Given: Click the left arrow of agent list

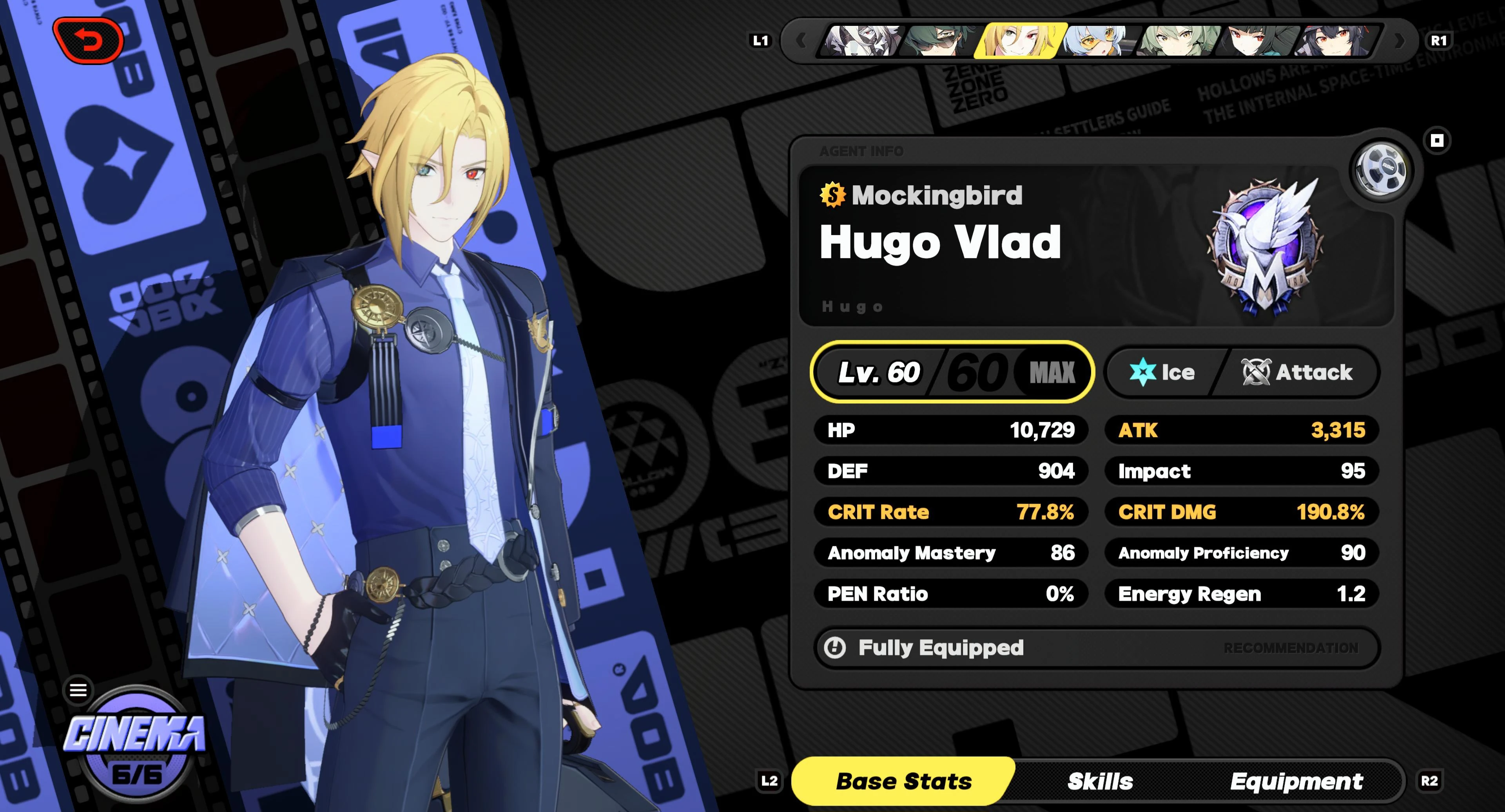Looking at the screenshot, I should pyautogui.click(x=801, y=41).
